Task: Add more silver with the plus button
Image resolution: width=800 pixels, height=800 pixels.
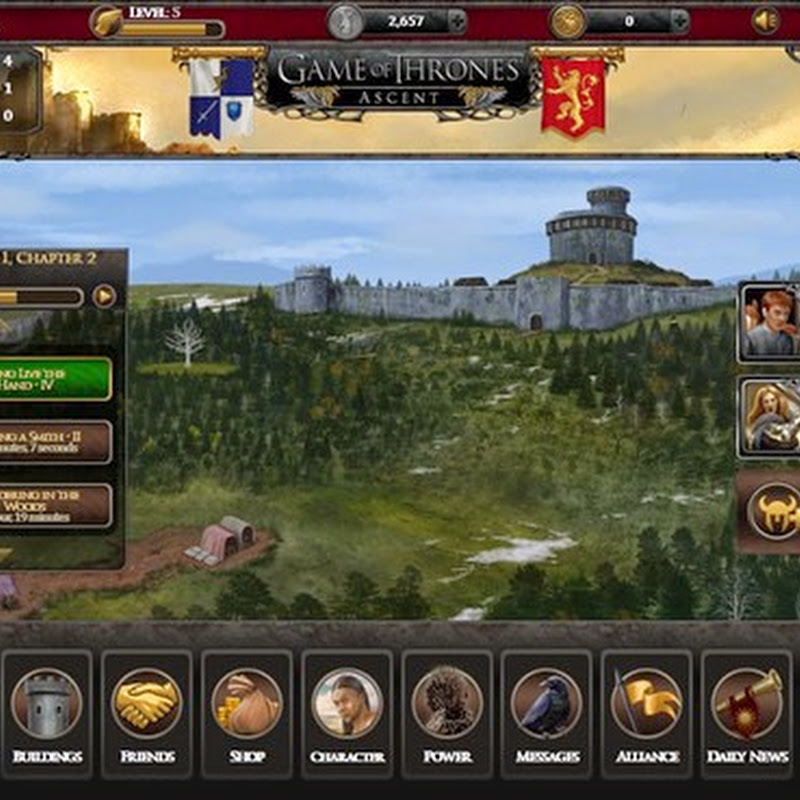Action: 456,21
